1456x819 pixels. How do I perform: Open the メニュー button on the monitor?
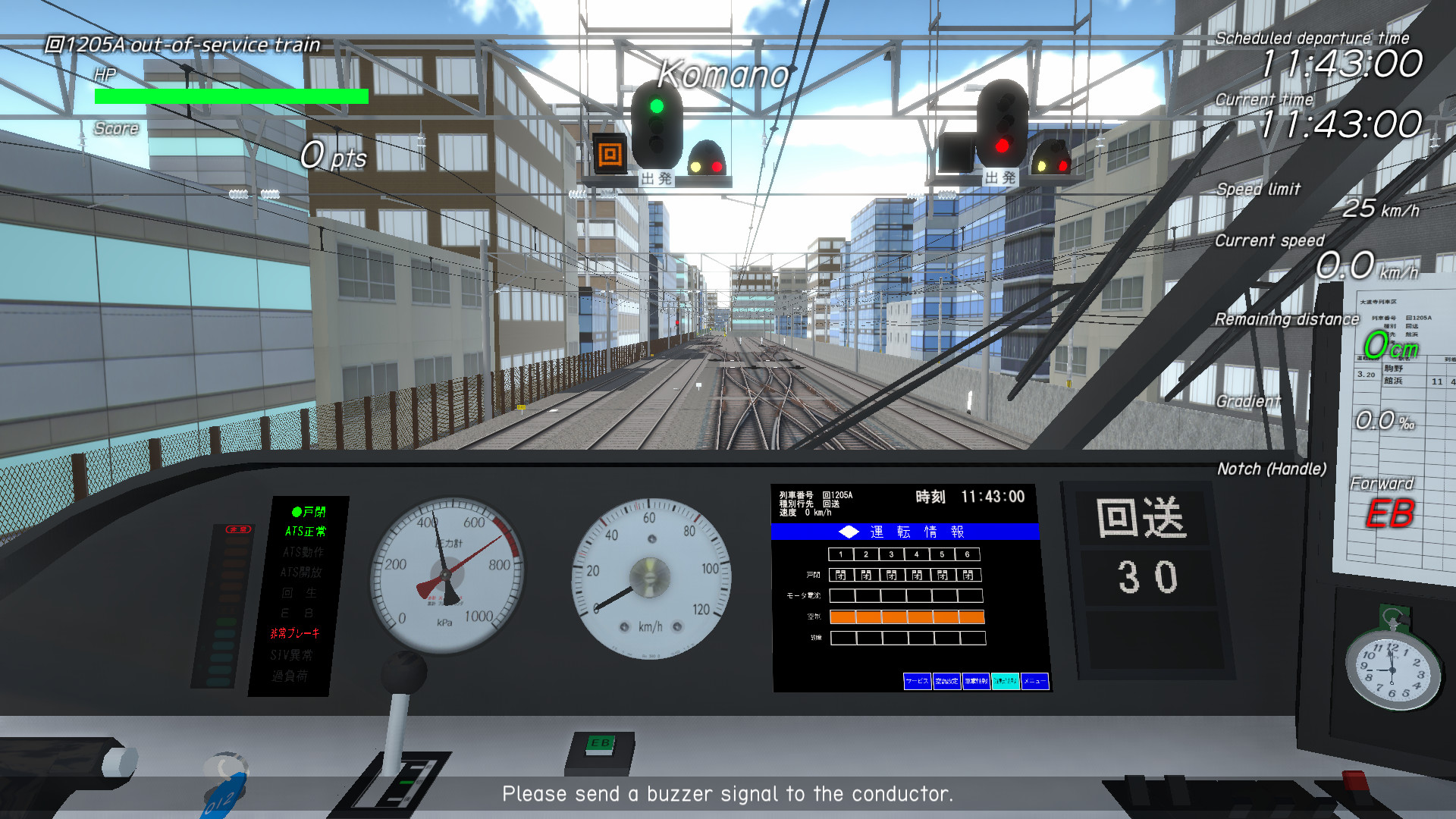coord(1035,681)
